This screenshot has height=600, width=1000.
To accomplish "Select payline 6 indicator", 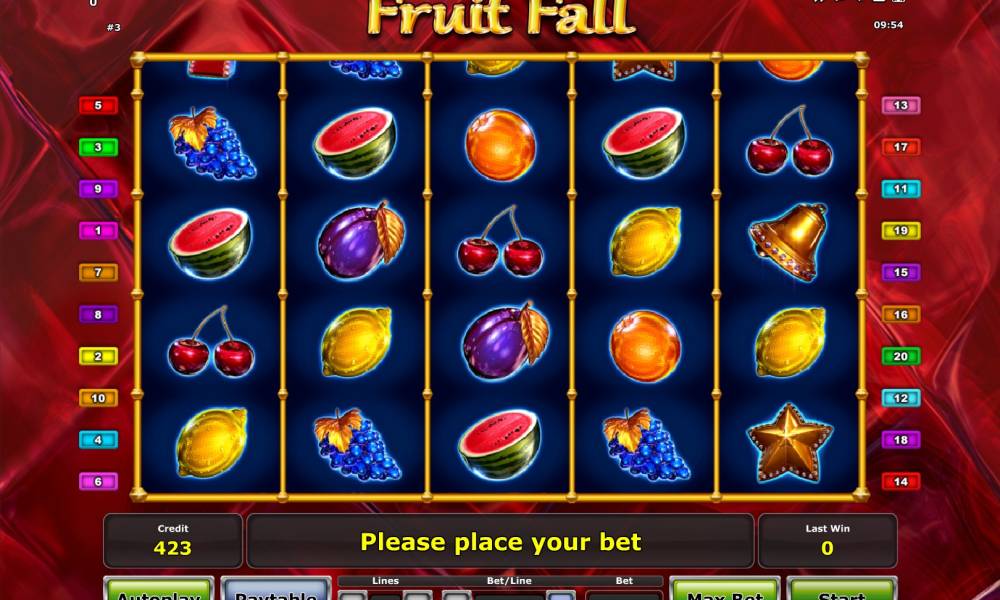I will (98, 481).
